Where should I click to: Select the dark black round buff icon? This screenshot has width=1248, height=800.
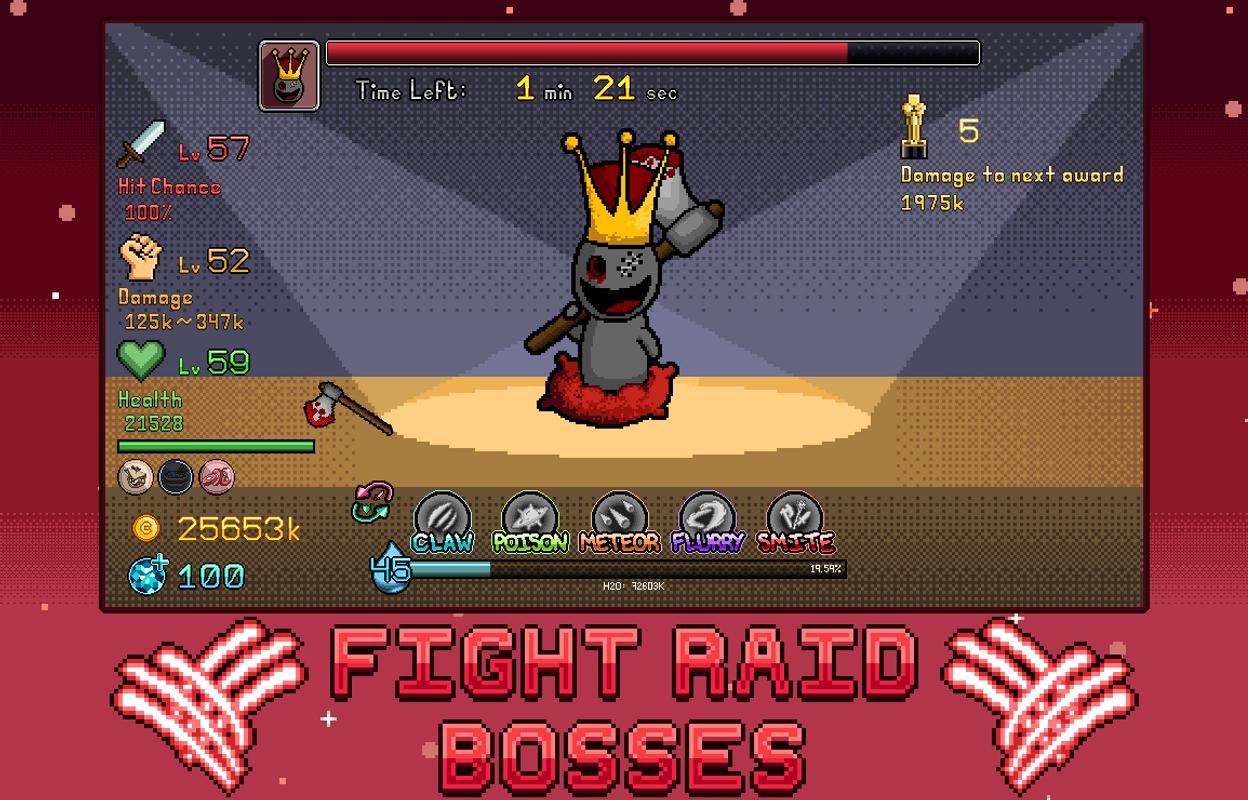(x=176, y=477)
